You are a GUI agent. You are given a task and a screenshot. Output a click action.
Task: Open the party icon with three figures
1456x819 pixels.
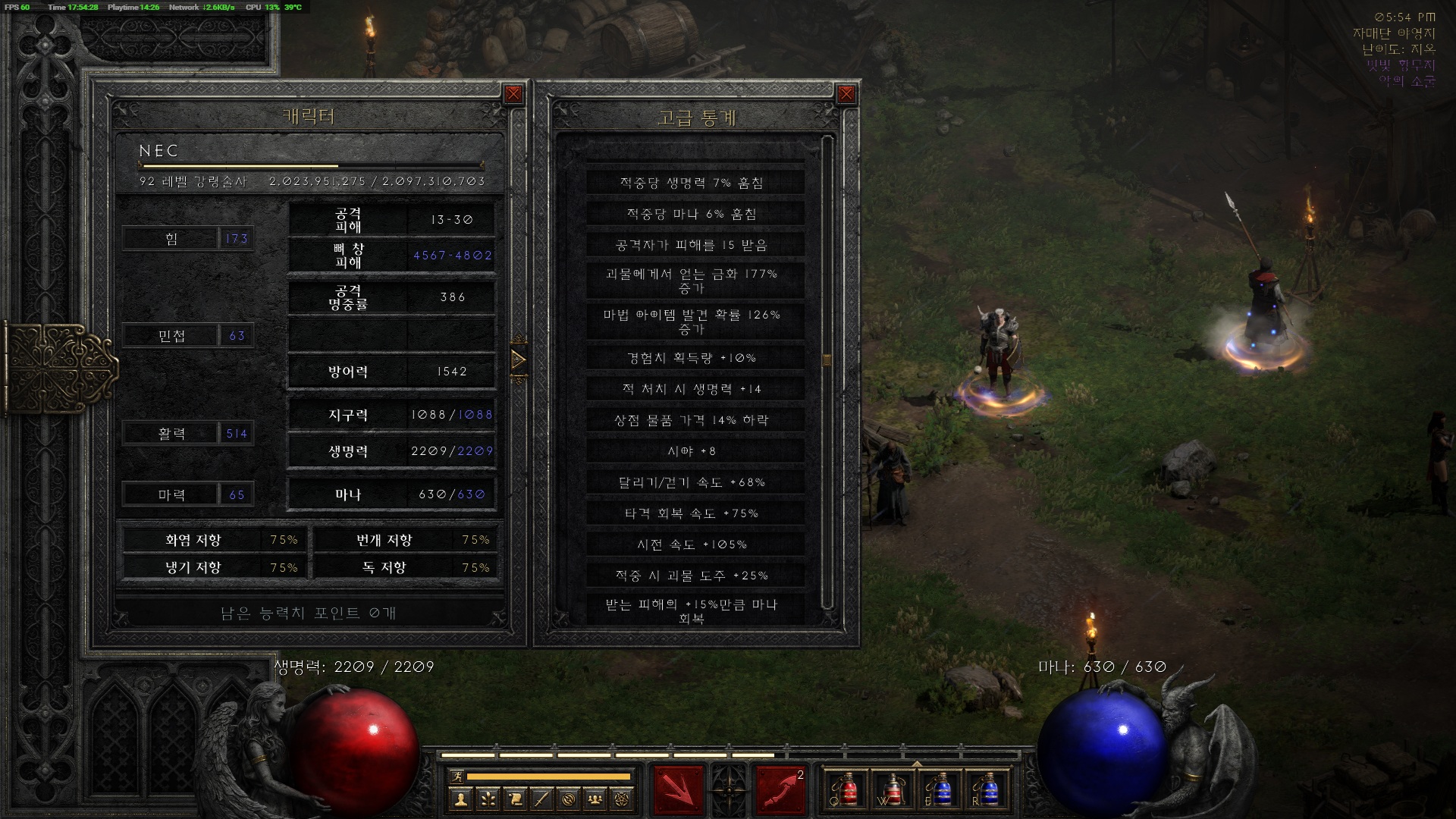point(596,799)
